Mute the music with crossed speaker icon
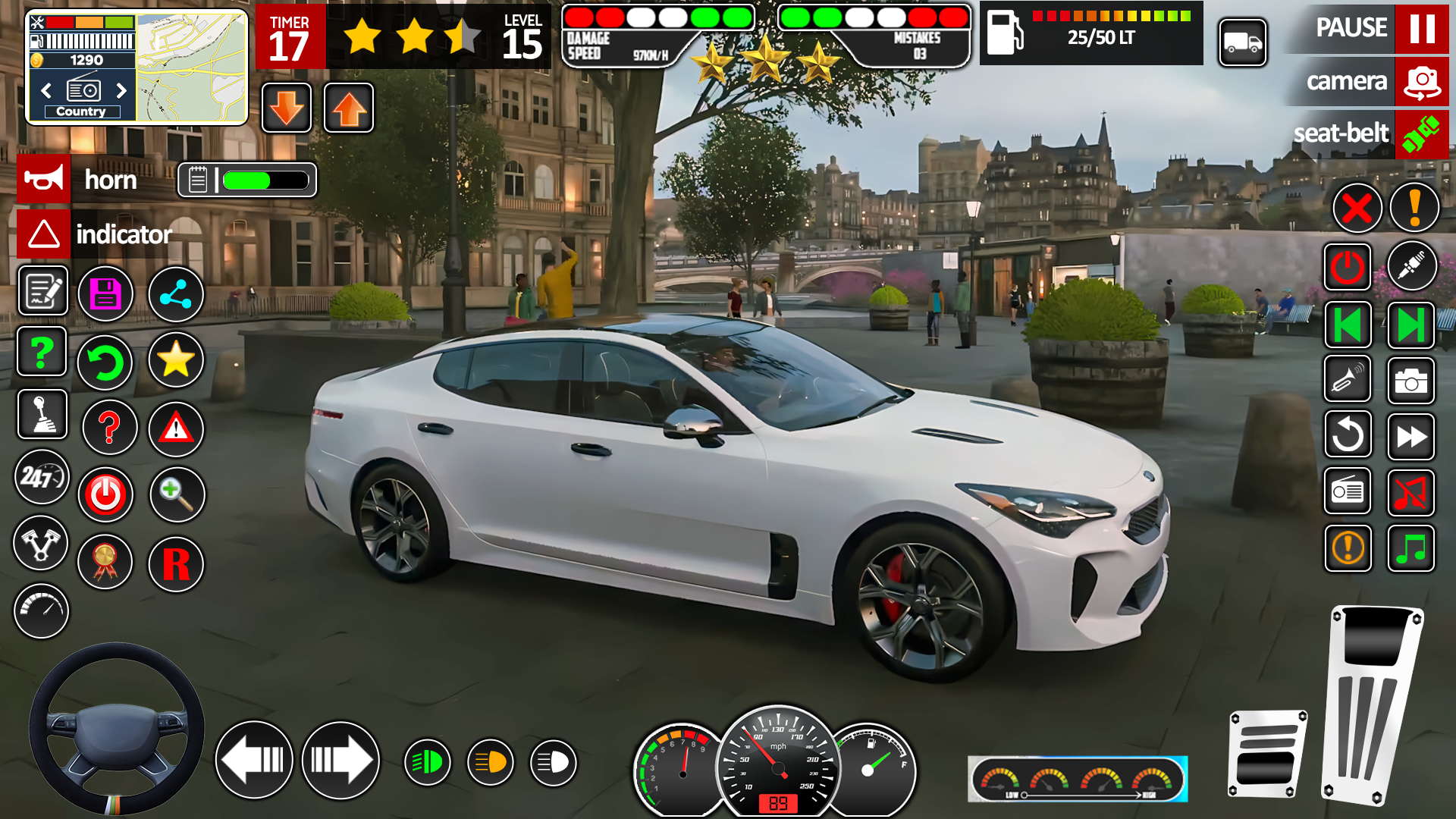Image resolution: width=1456 pixels, height=819 pixels. (x=1410, y=494)
